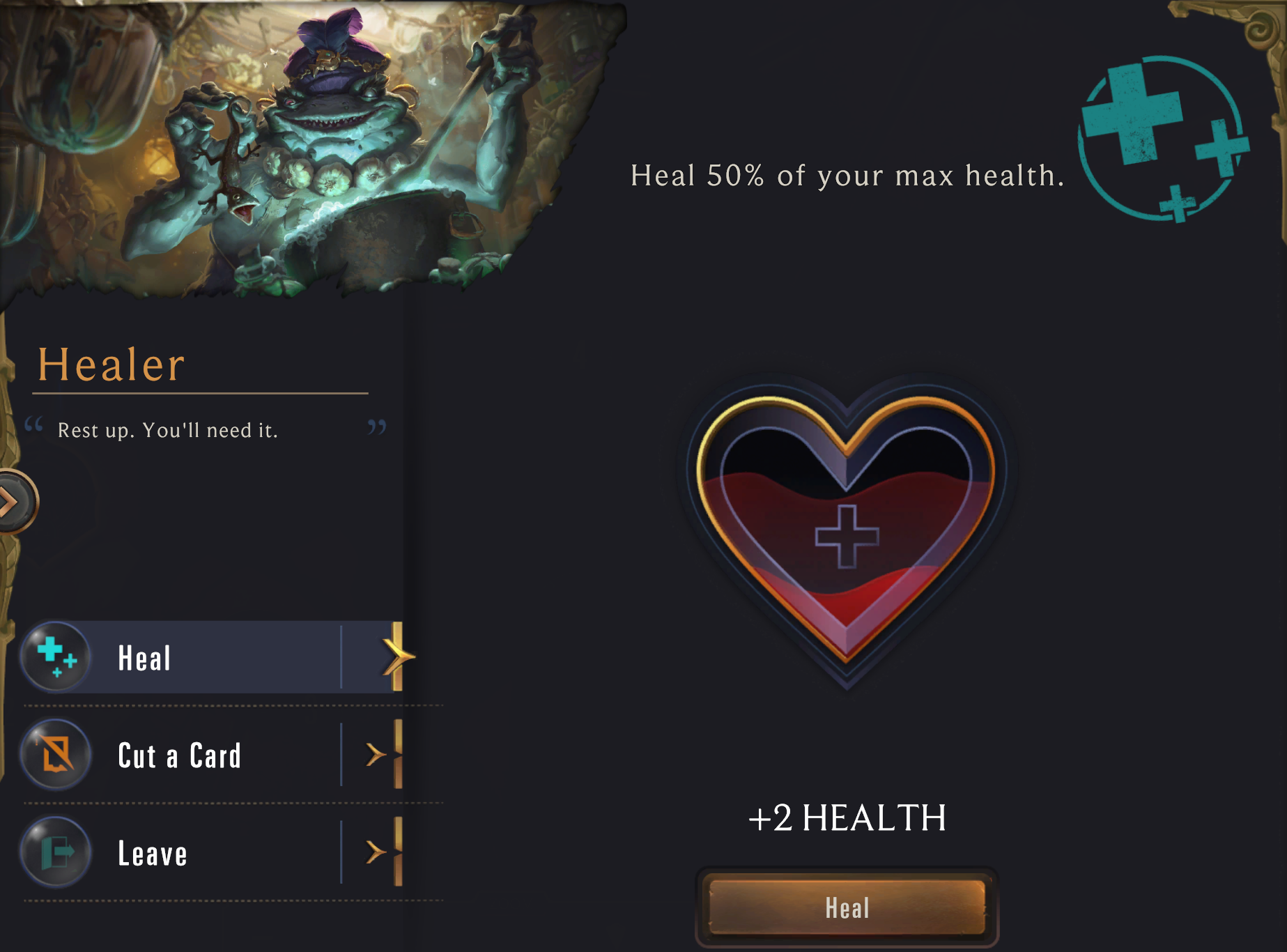The image size is (1287, 952).
Task: Select the Leave option
Action: coord(209,853)
